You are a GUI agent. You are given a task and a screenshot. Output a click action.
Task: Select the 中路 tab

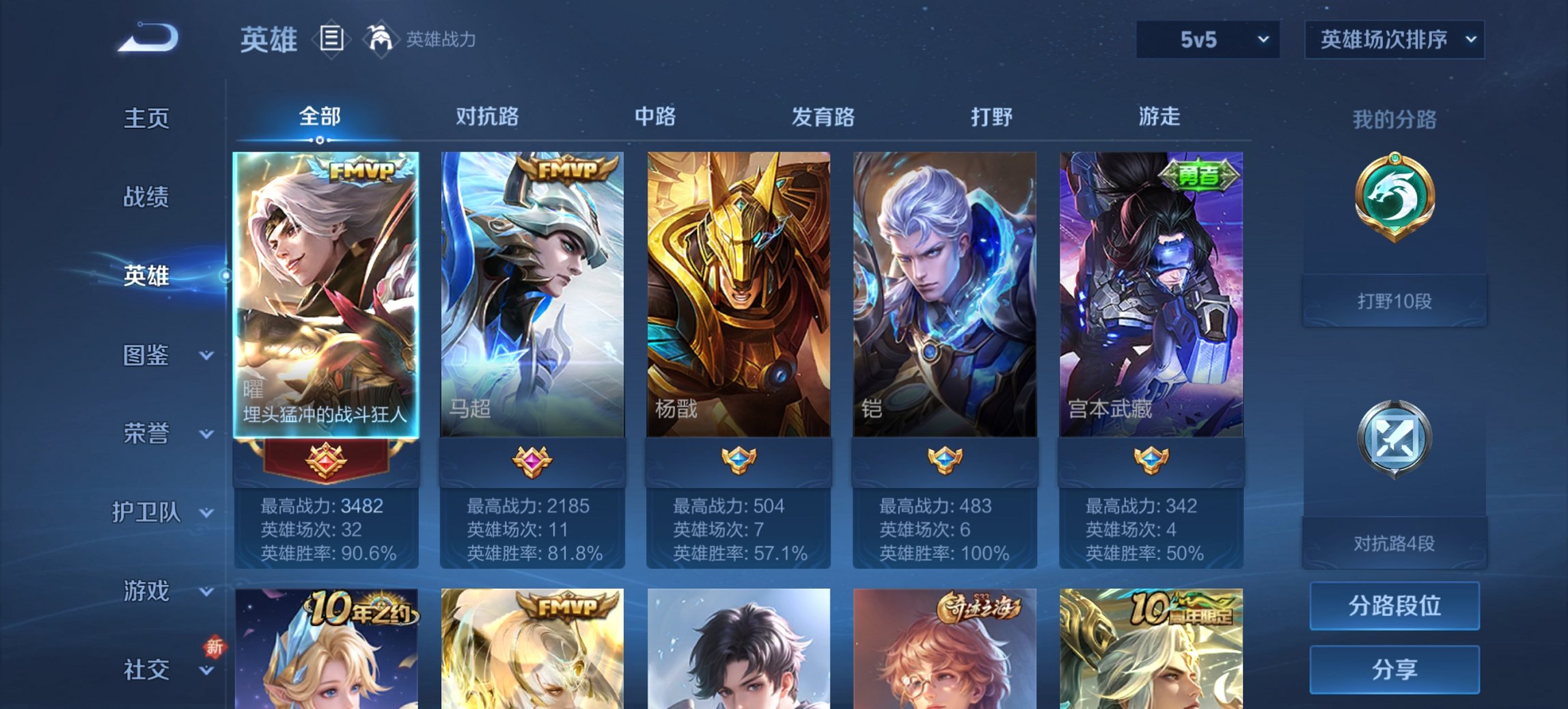pos(657,117)
